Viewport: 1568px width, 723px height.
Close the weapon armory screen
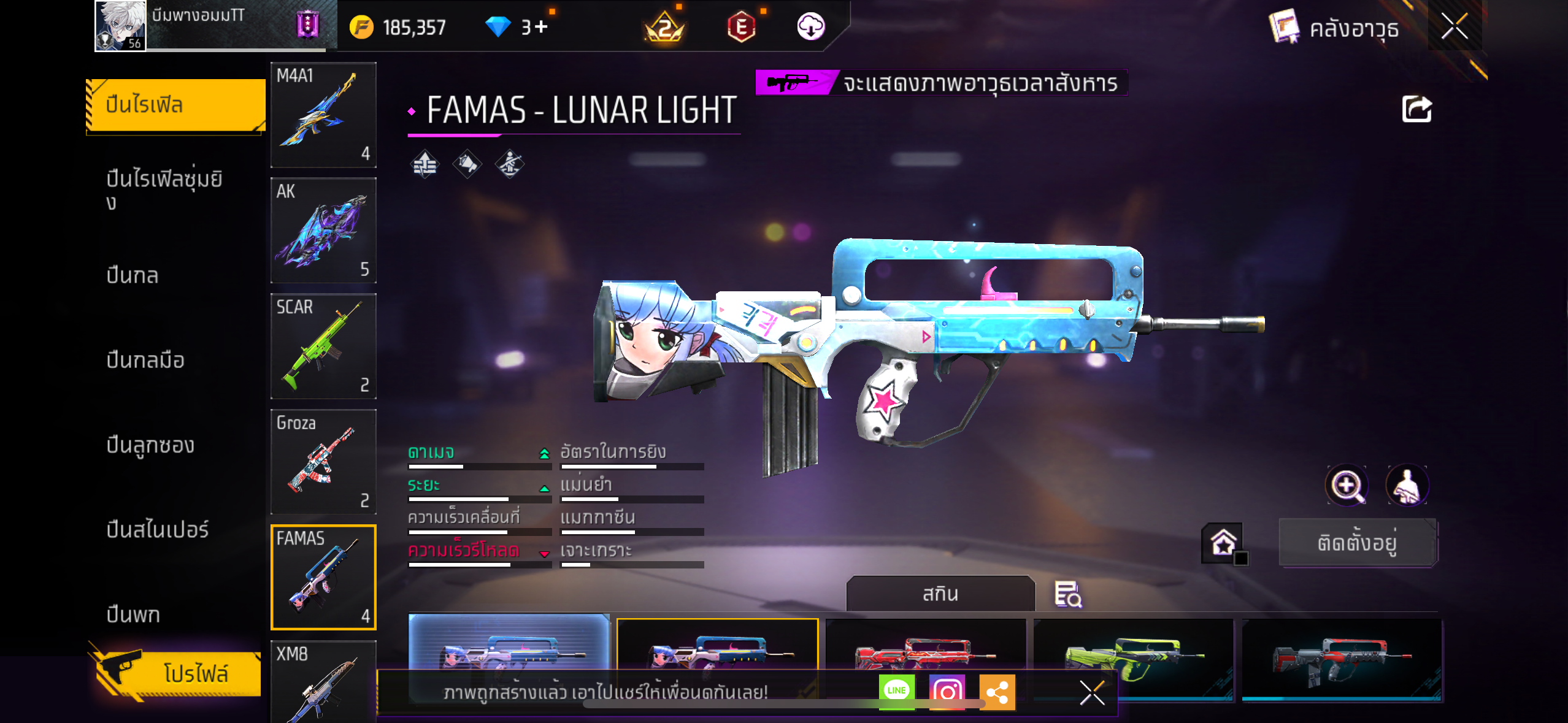1454,26
